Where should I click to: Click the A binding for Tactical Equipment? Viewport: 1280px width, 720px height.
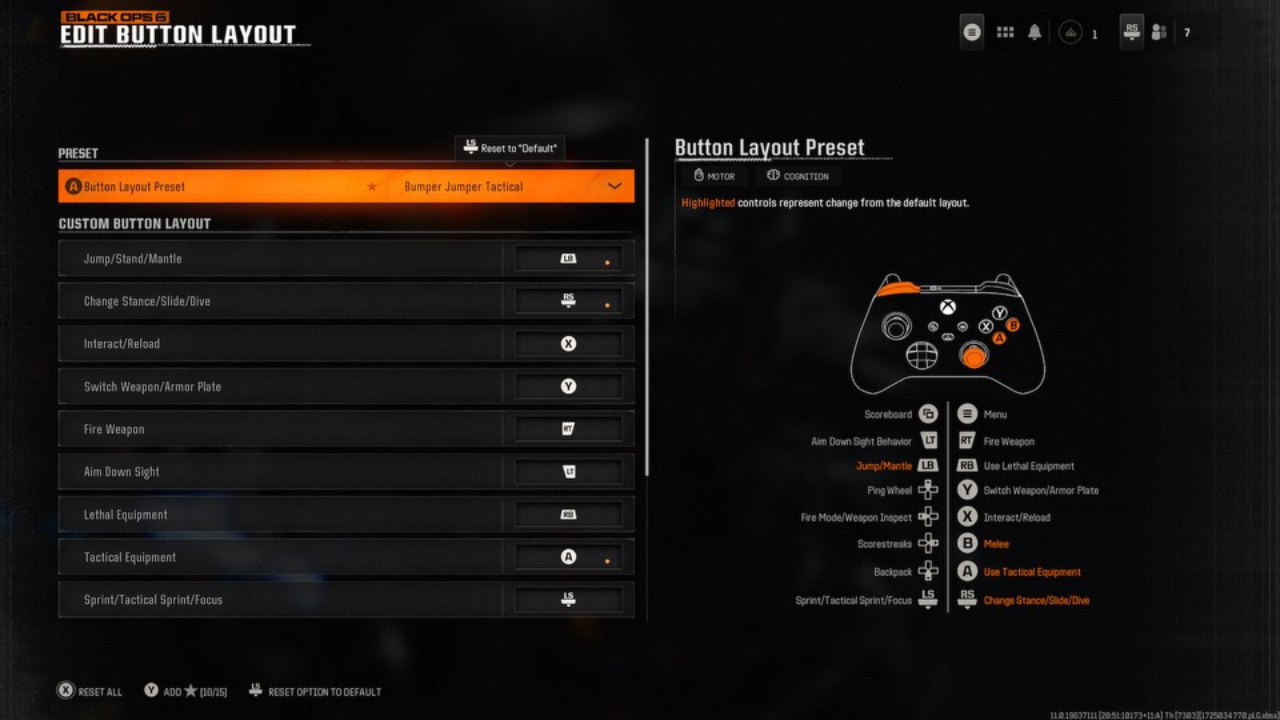coord(567,556)
